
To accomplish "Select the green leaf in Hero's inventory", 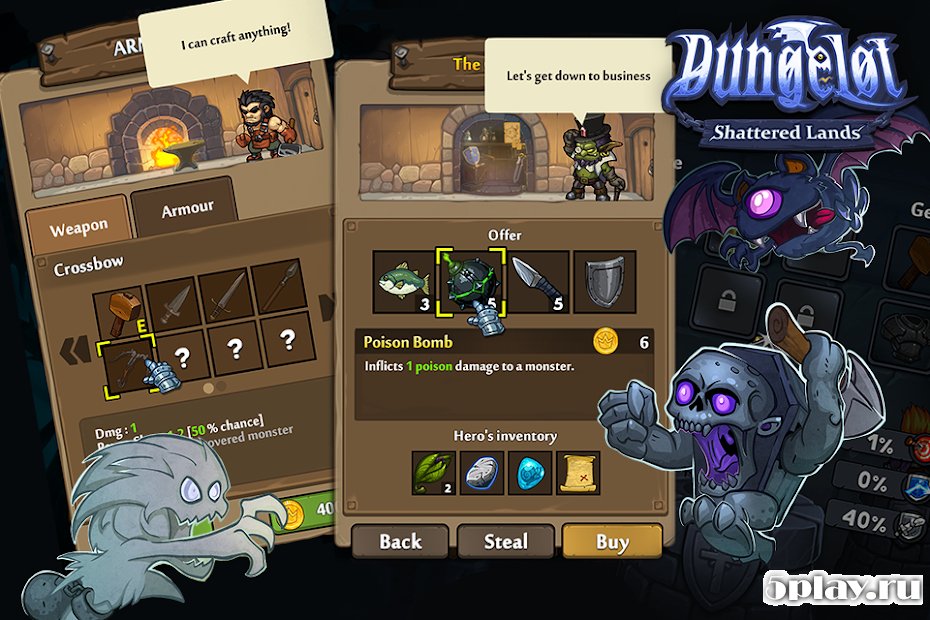I will [x=433, y=472].
